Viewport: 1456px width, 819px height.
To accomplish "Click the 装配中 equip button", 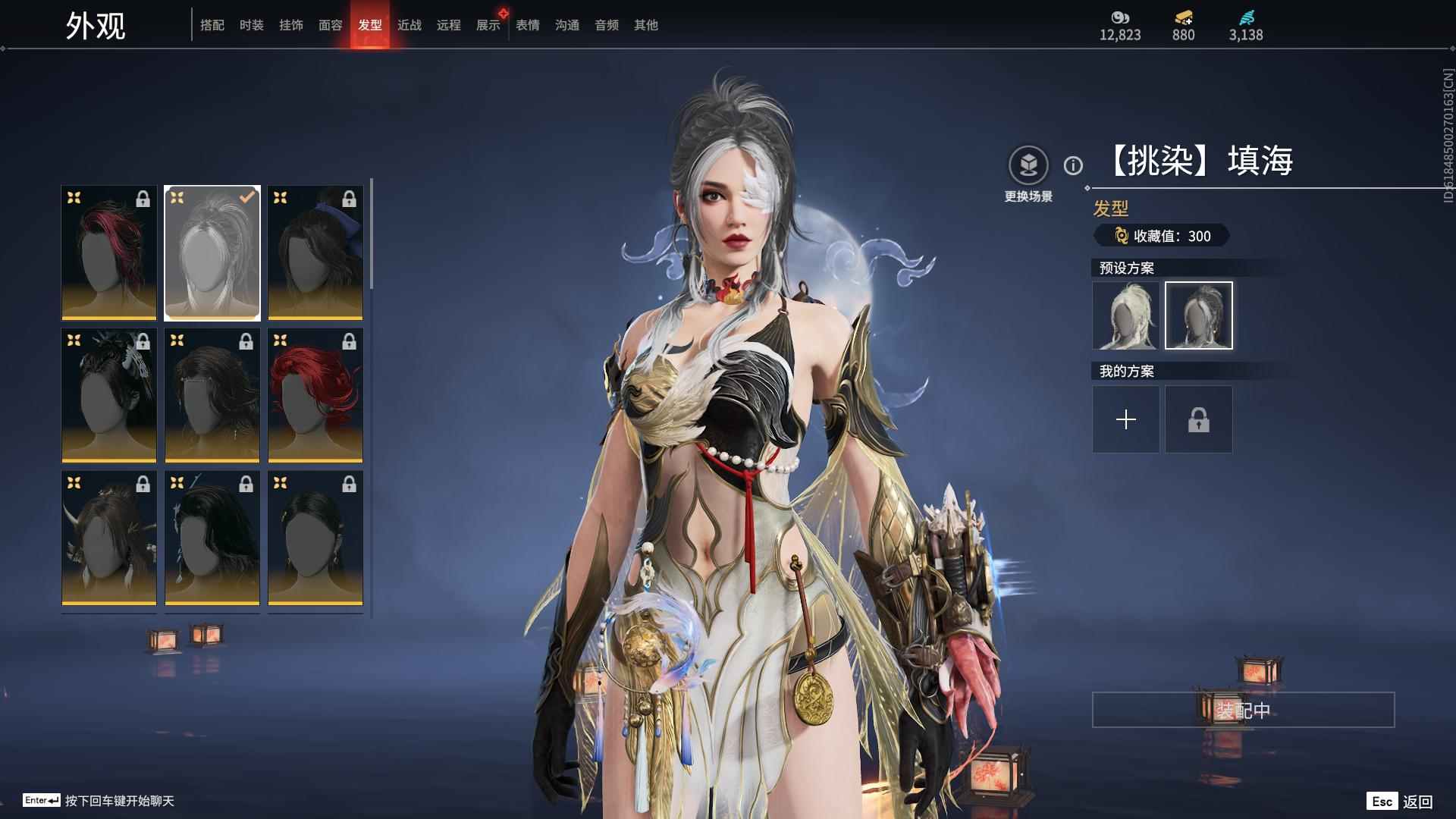I will coord(1243,710).
